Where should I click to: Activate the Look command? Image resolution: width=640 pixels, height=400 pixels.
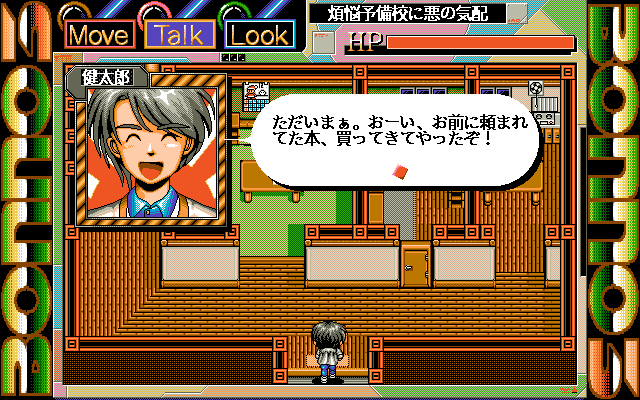(260, 35)
